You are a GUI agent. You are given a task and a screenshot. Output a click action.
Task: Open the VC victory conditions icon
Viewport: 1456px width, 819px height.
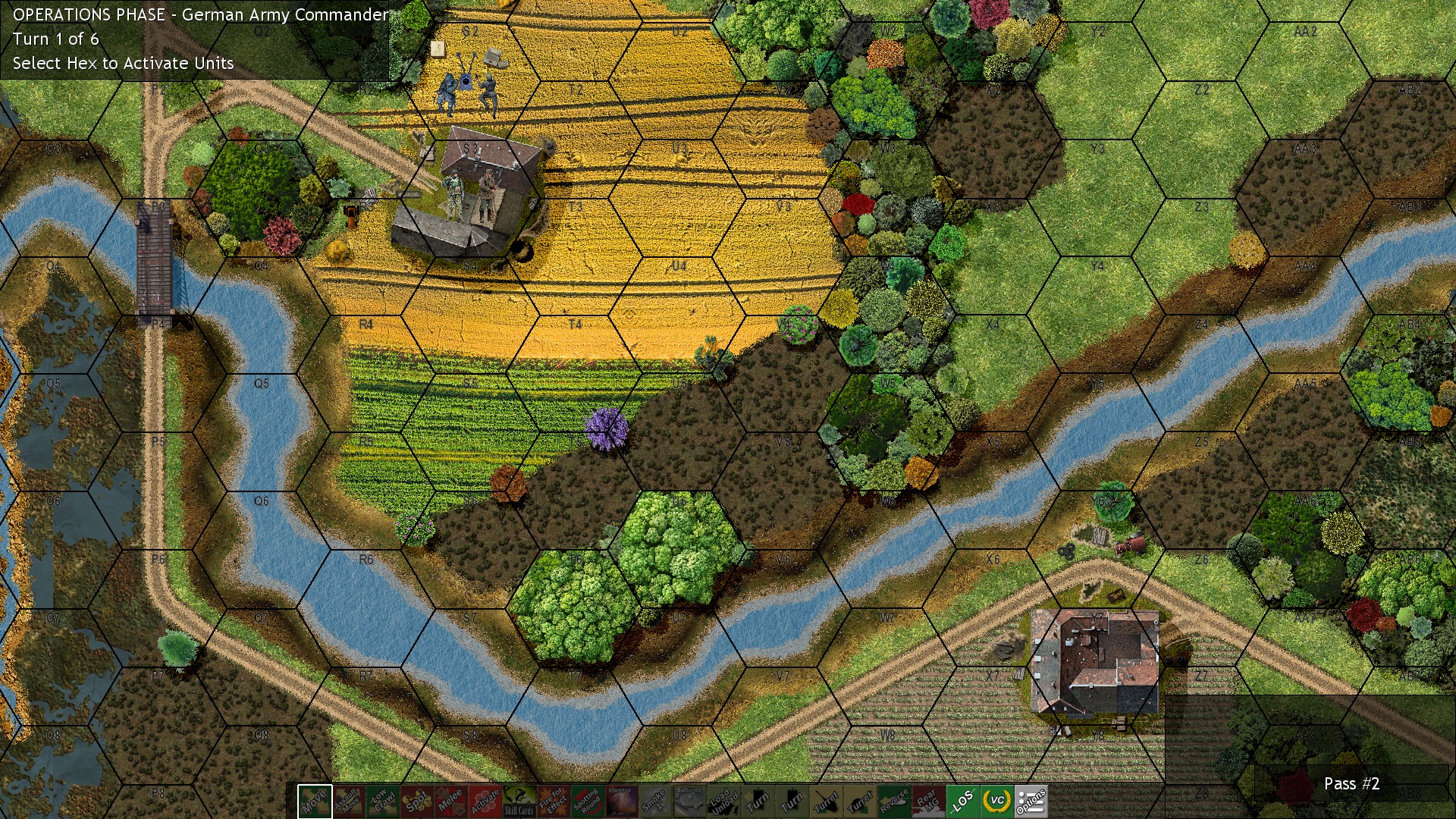[997, 802]
